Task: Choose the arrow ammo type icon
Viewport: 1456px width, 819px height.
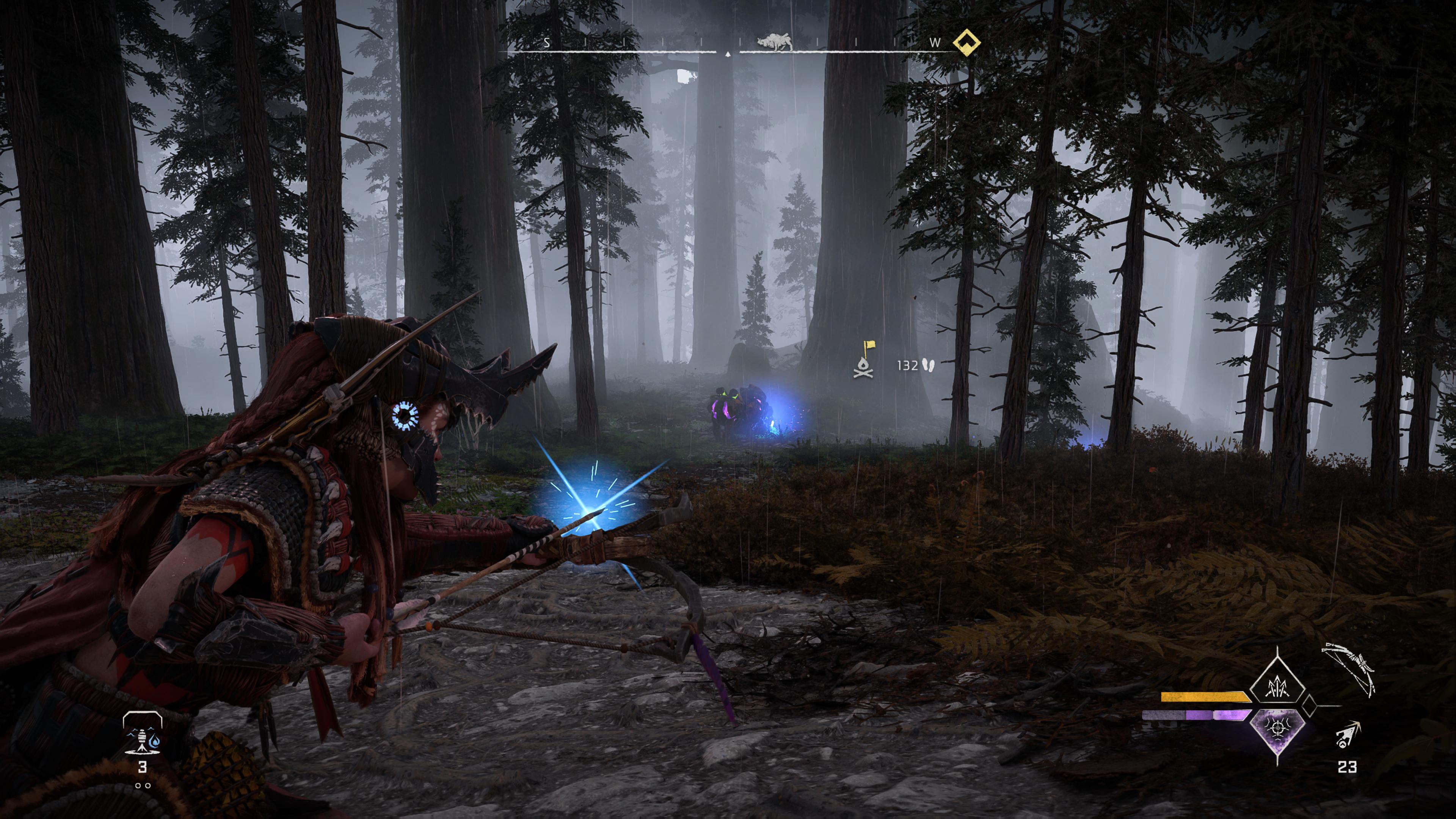Action: [x=1348, y=735]
